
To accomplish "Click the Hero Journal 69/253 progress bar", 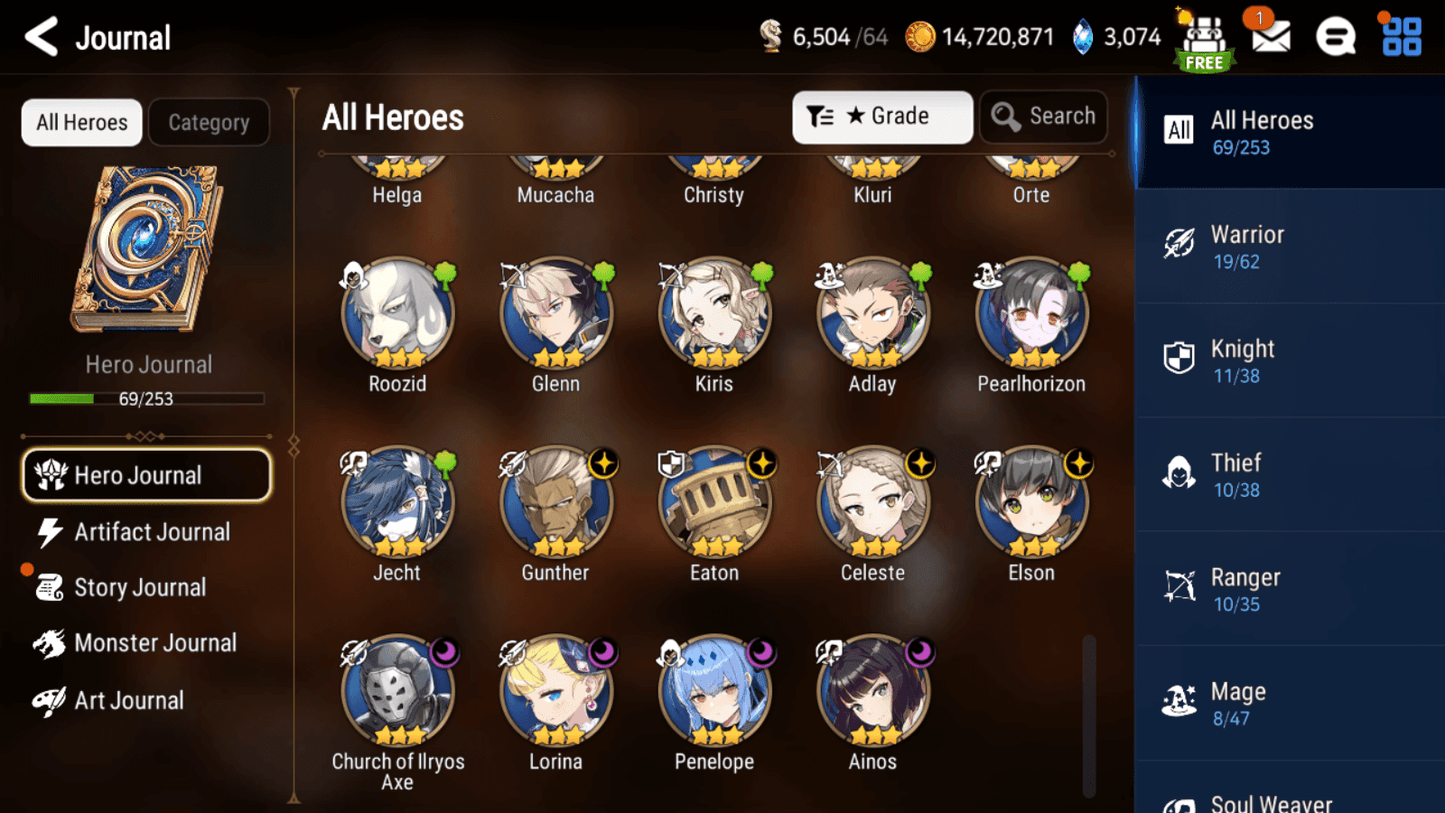I will [x=148, y=398].
